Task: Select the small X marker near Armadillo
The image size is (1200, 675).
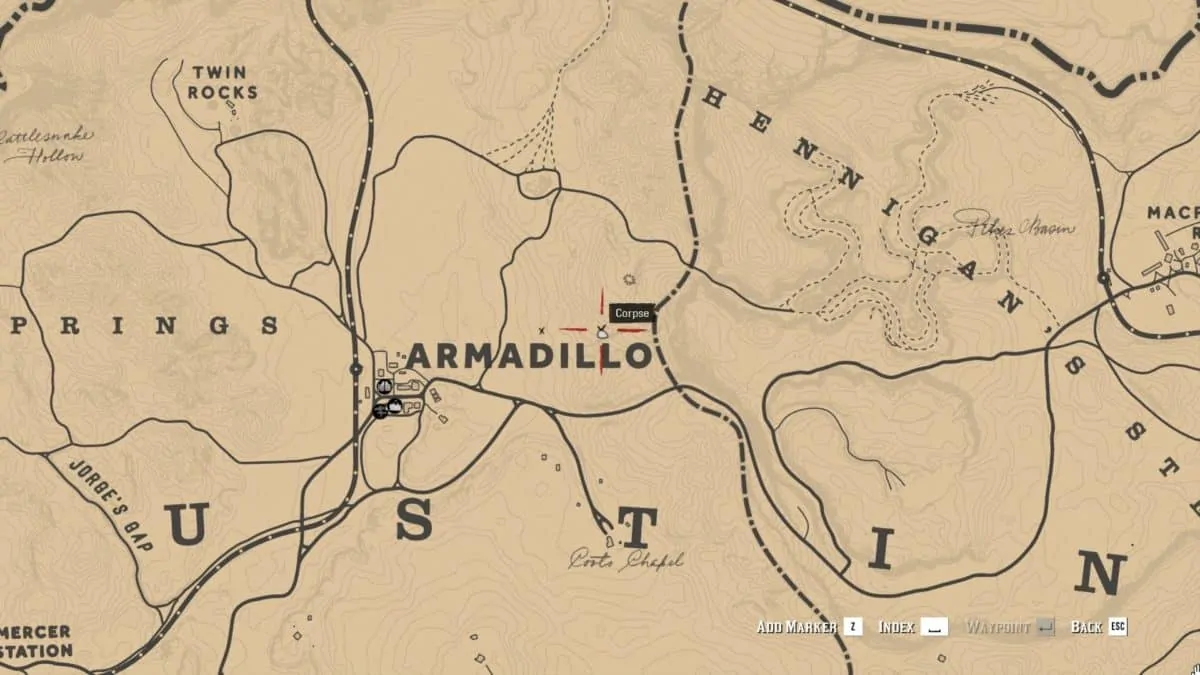Action: click(x=541, y=330)
